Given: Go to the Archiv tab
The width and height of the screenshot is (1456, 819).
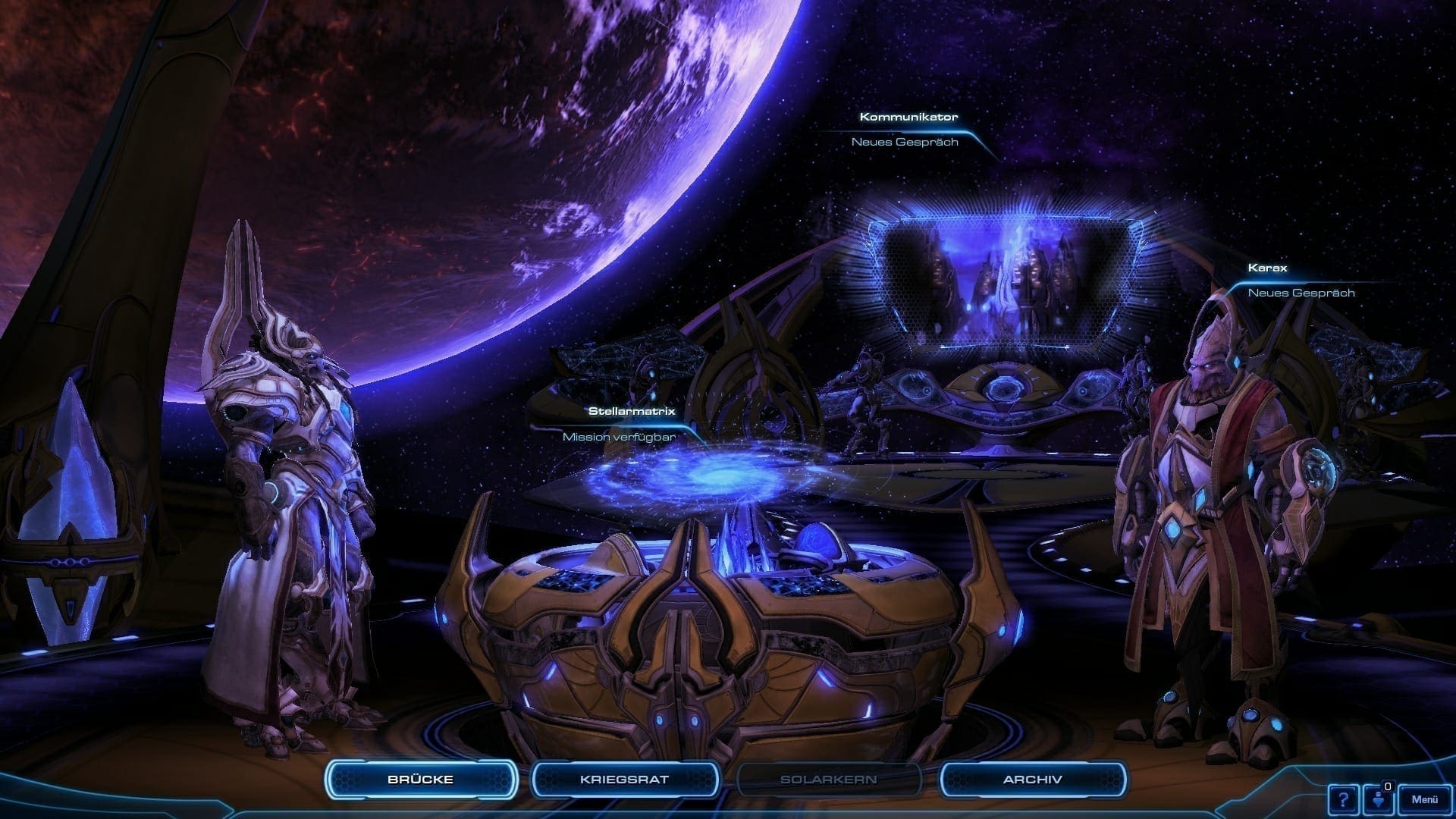Looking at the screenshot, I should tap(1032, 780).
